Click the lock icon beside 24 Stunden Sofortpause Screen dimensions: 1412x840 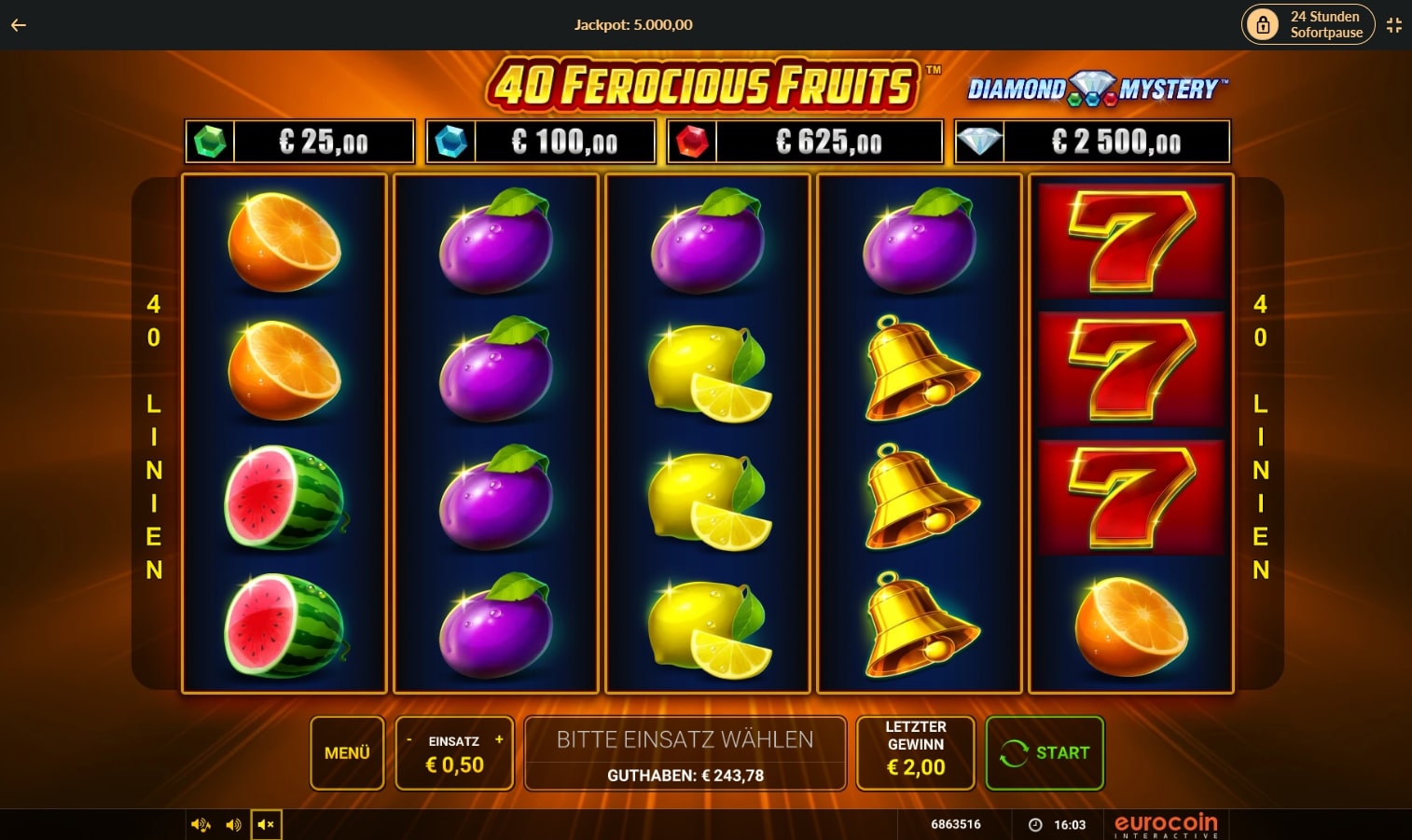point(1264,24)
